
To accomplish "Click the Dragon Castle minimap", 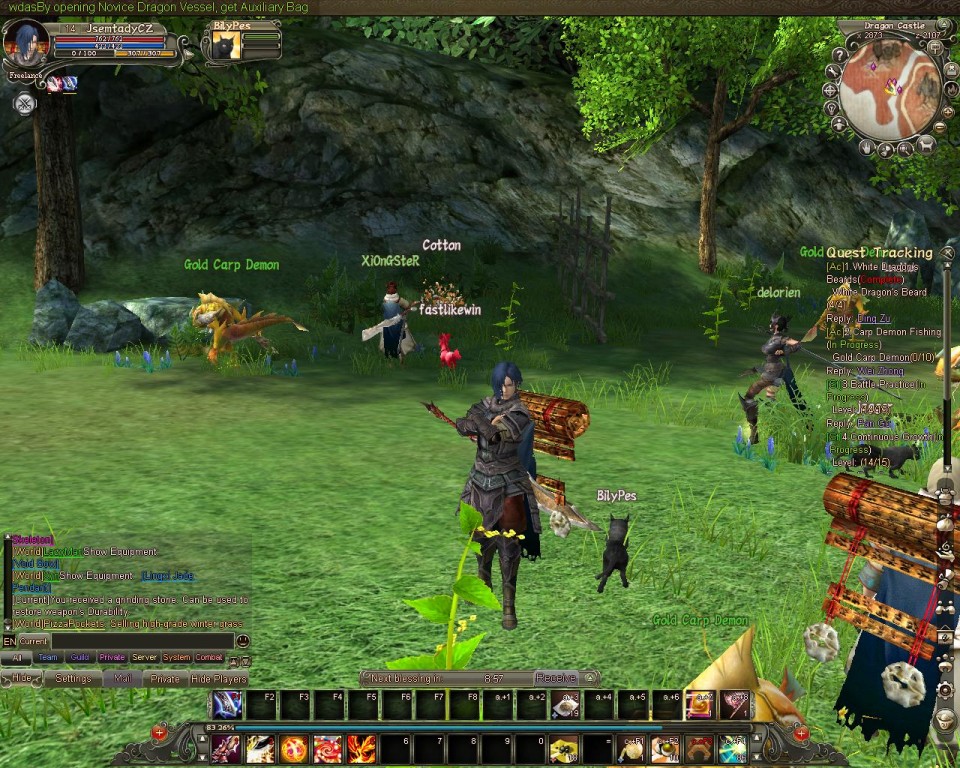I will click(889, 91).
